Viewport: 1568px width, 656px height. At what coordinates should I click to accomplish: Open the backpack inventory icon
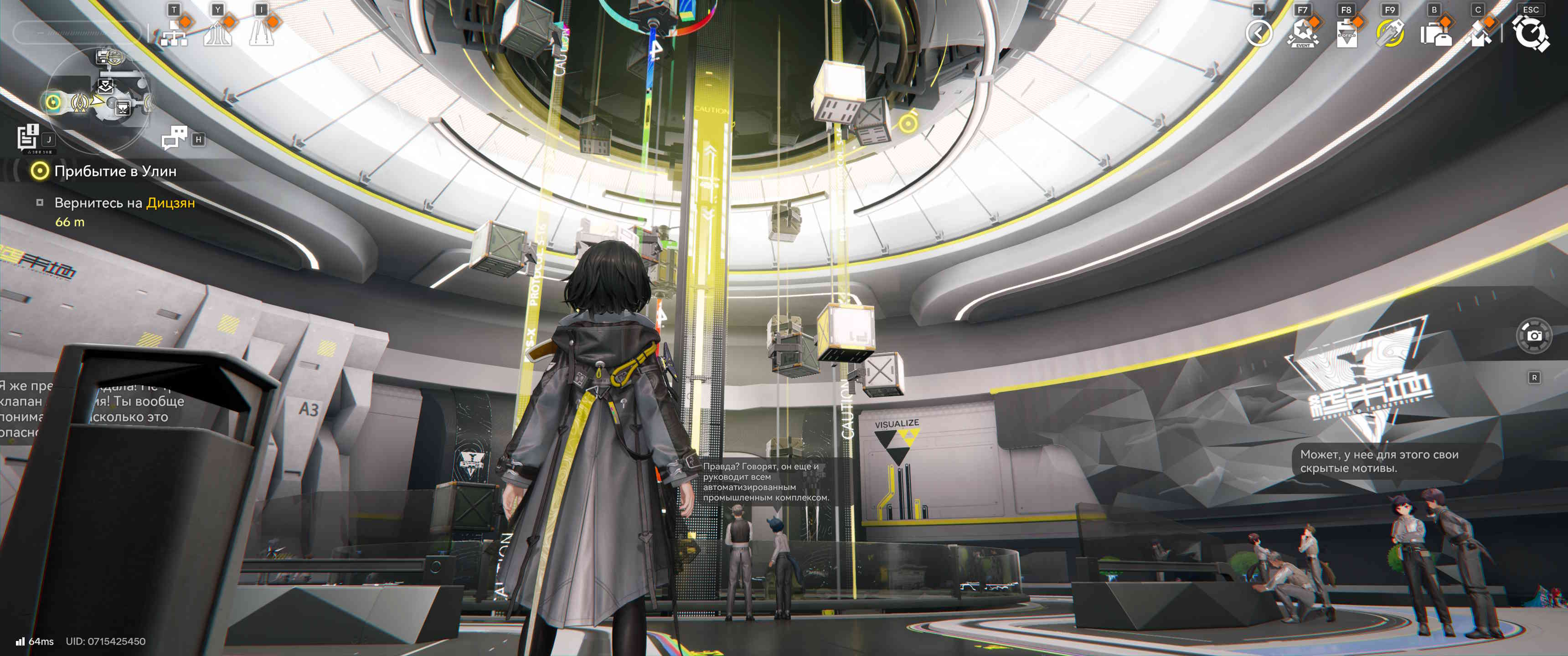(x=1435, y=33)
